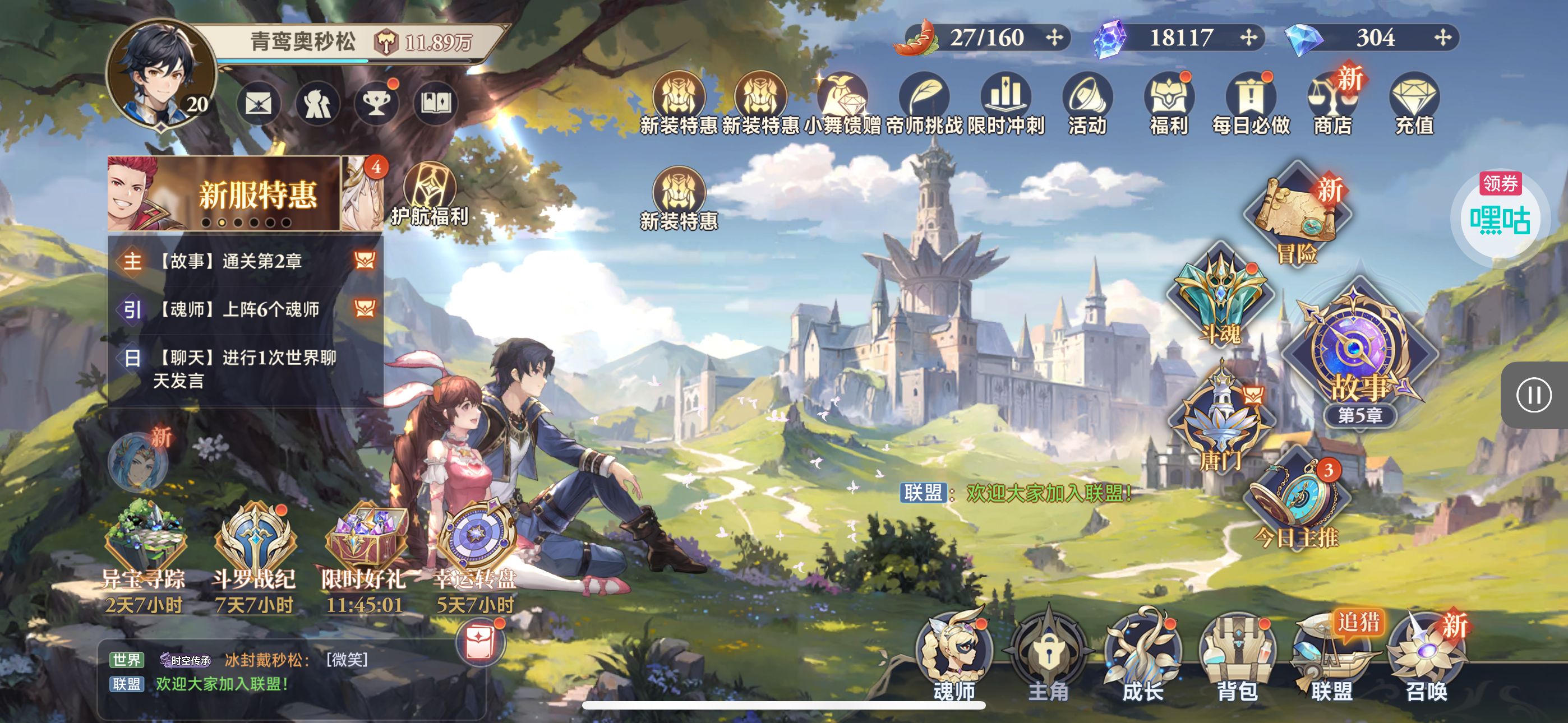The image size is (1568, 723).
Task: Open the 新服特惠 banner
Action: pyautogui.click(x=224, y=193)
